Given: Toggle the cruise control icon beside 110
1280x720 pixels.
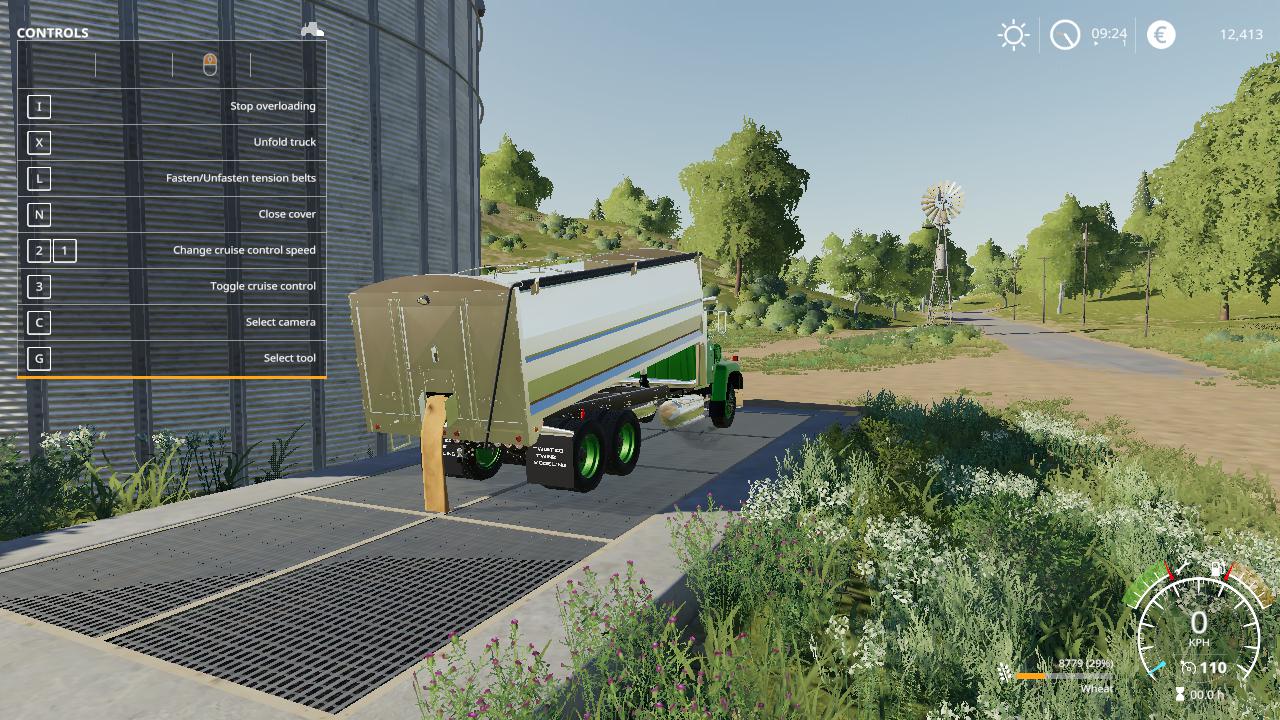Looking at the screenshot, I should (x=1189, y=667).
